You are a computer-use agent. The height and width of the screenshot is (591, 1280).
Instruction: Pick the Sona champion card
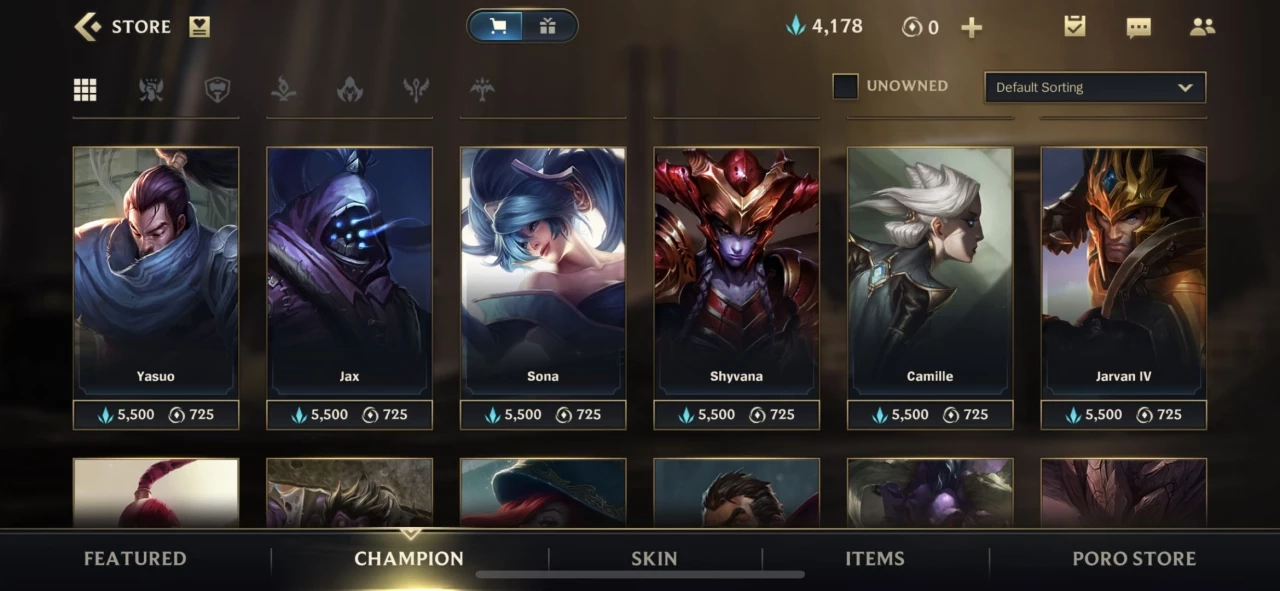543,270
